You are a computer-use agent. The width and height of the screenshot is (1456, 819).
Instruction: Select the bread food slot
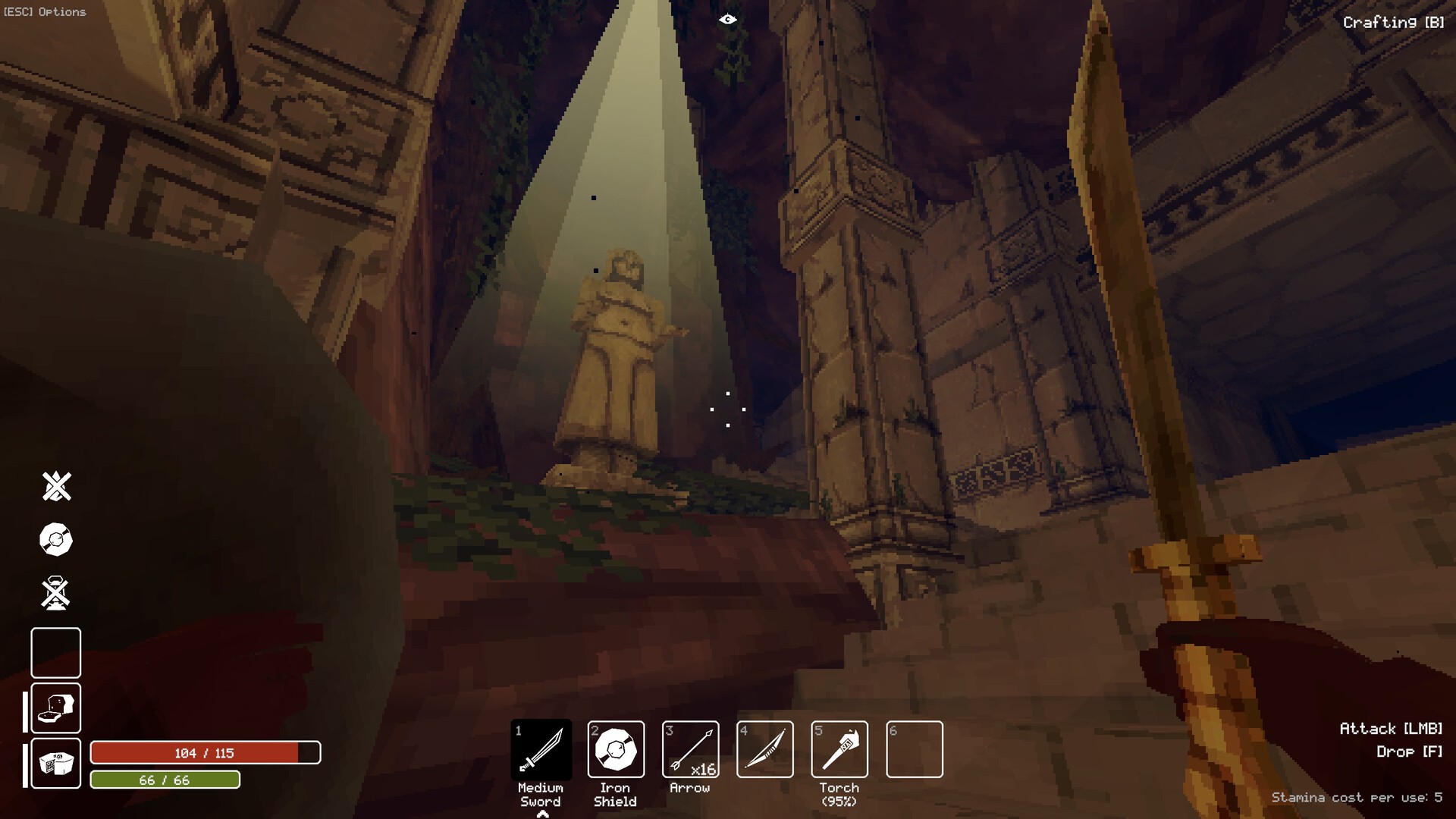pos(56,708)
